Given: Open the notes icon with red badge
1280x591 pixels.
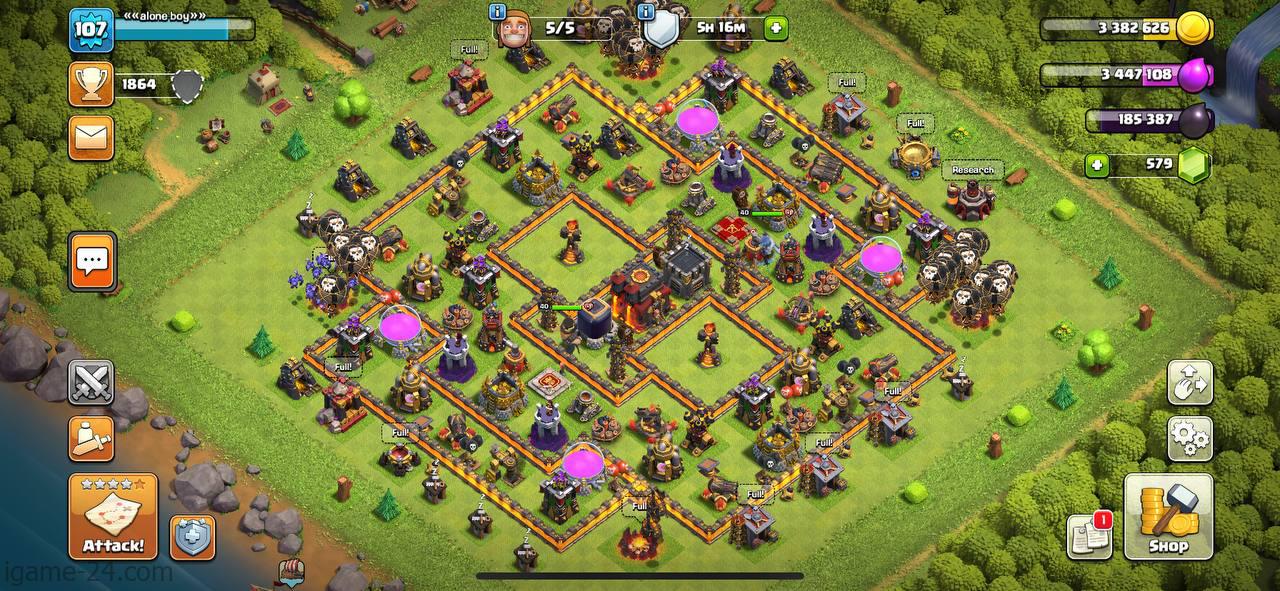Looking at the screenshot, I should click(1089, 536).
